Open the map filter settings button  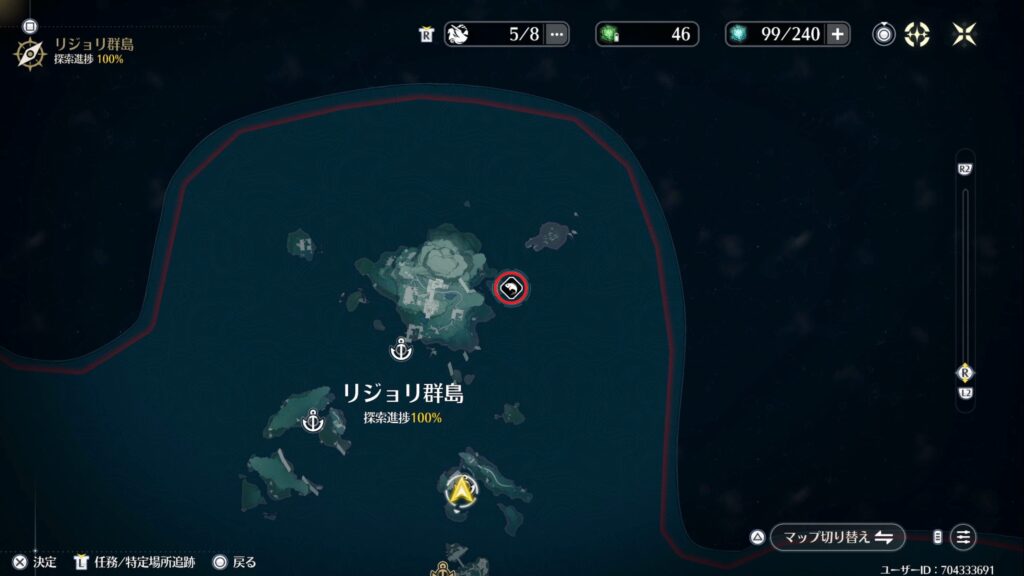(x=963, y=537)
